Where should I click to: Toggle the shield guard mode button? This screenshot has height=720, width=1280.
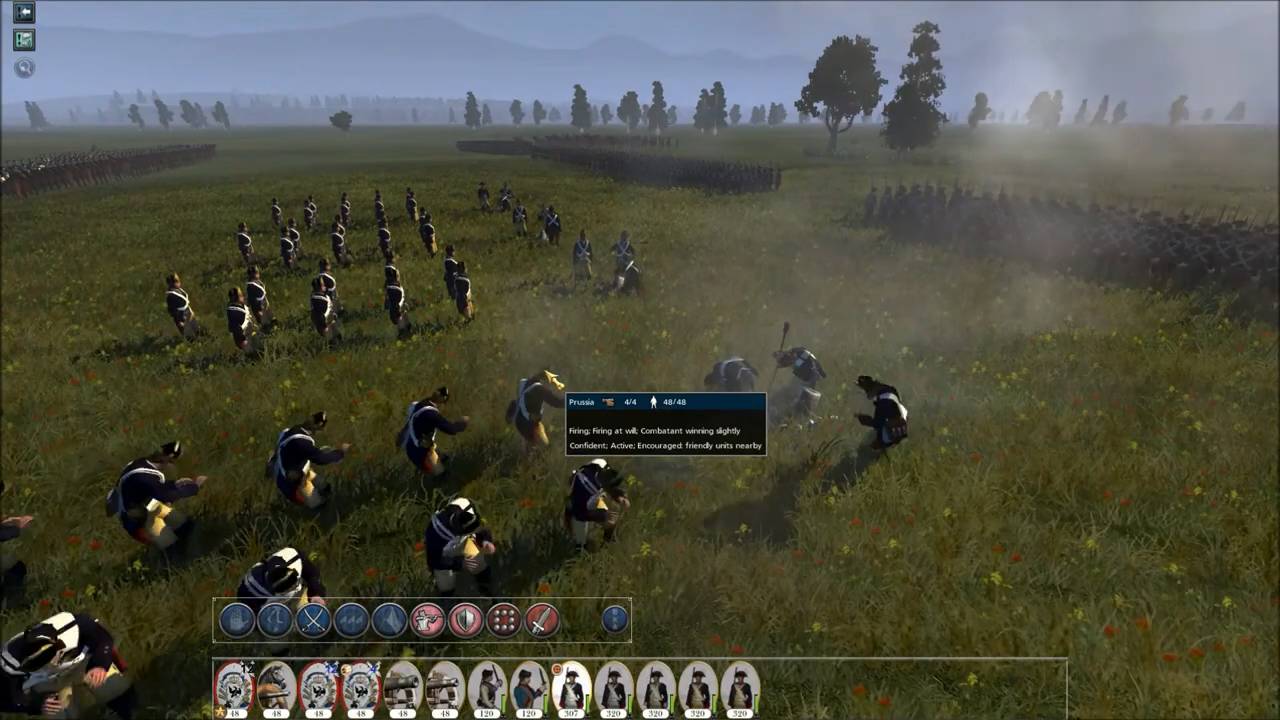pyautogui.click(x=466, y=620)
